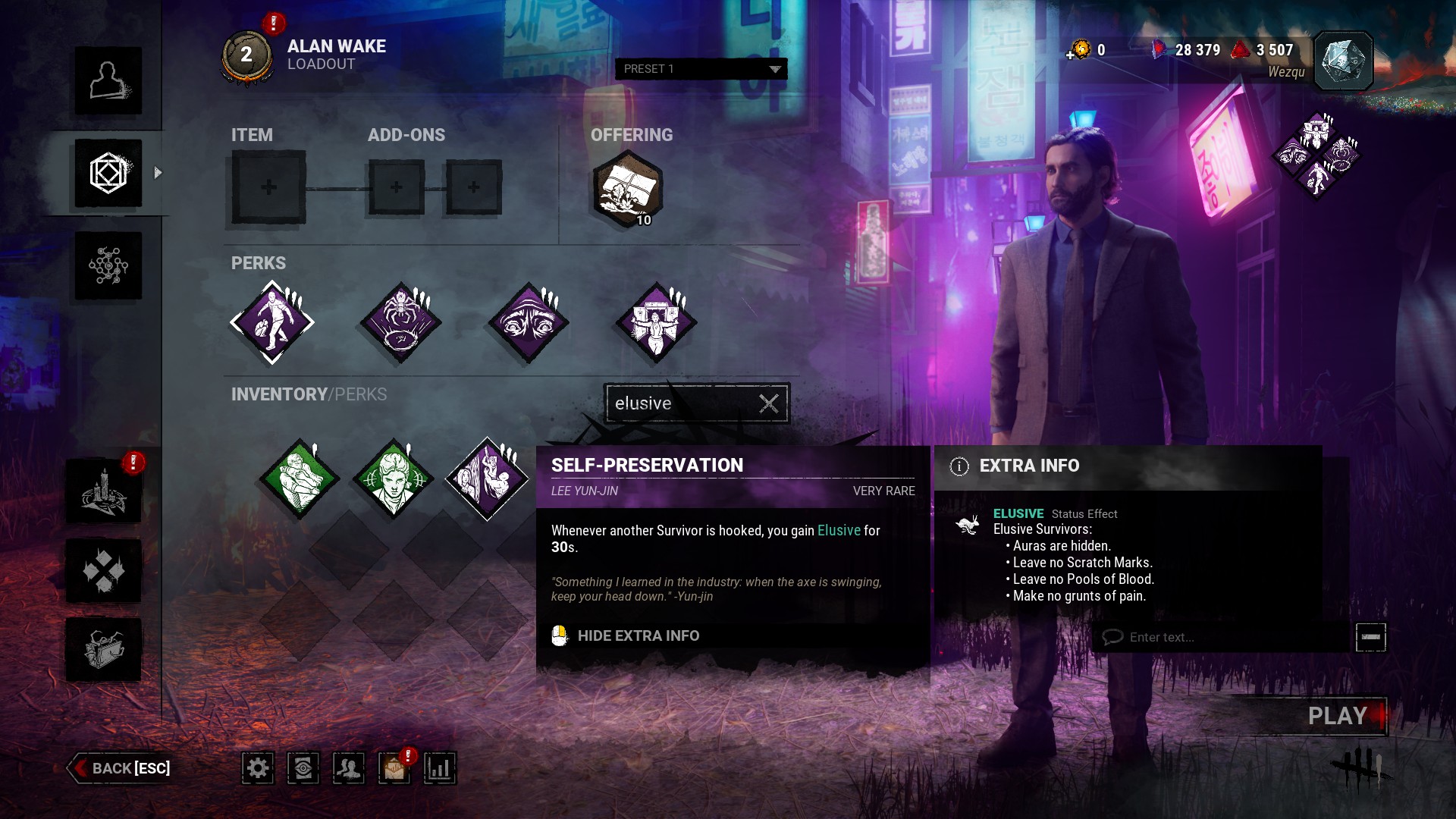Select the equipped spider perk

point(400,322)
